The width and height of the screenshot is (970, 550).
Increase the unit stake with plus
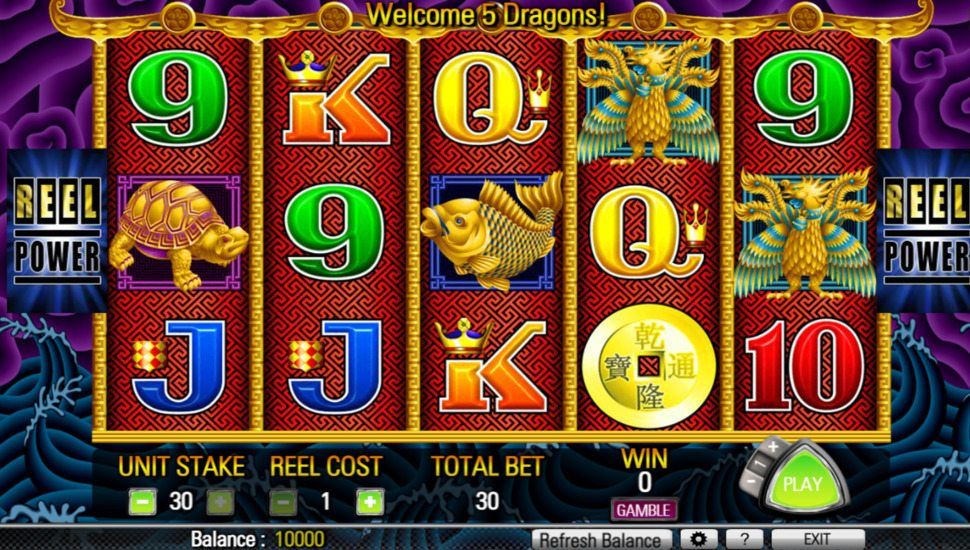pyautogui.click(x=219, y=502)
